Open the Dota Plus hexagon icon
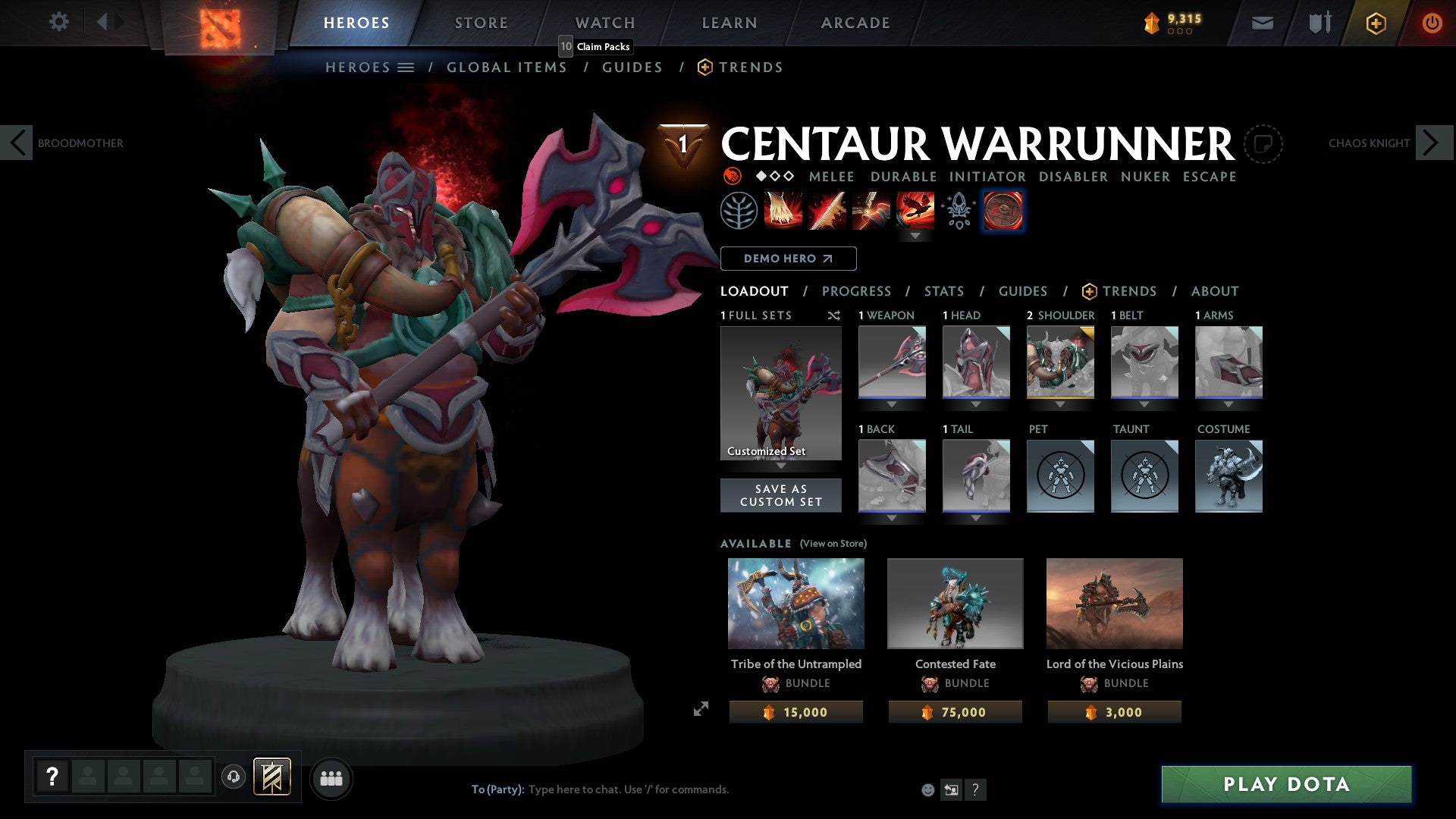1456x819 pixels. (x=1375, y=22)
